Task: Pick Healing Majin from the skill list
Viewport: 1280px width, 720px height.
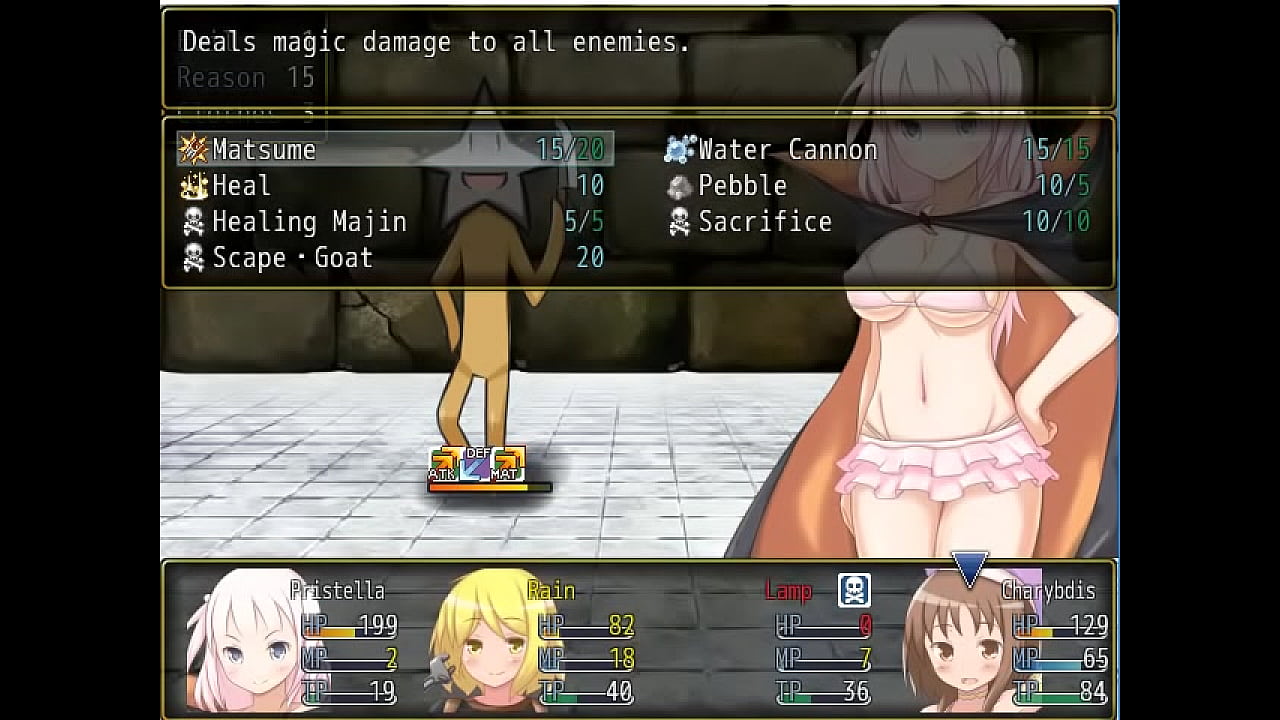Action: (395, 222)
